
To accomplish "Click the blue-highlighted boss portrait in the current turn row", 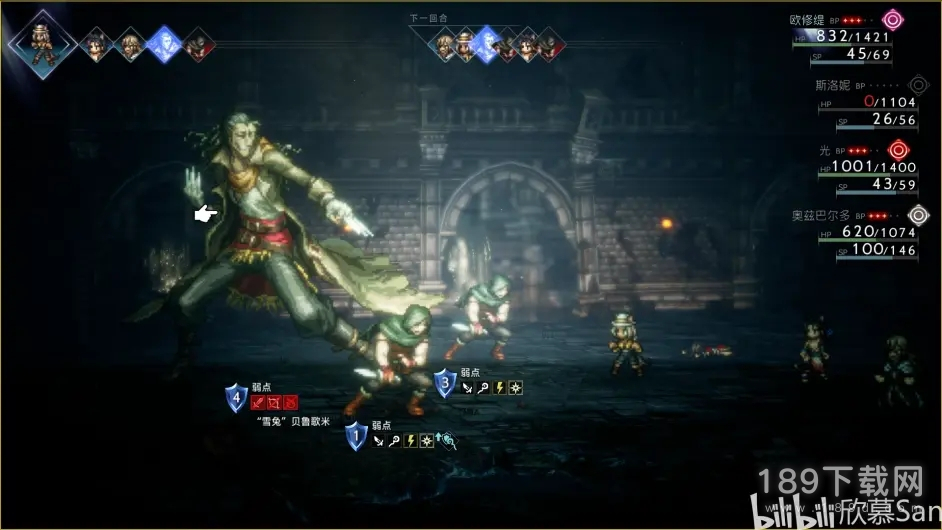I will (x=162, y=44).
